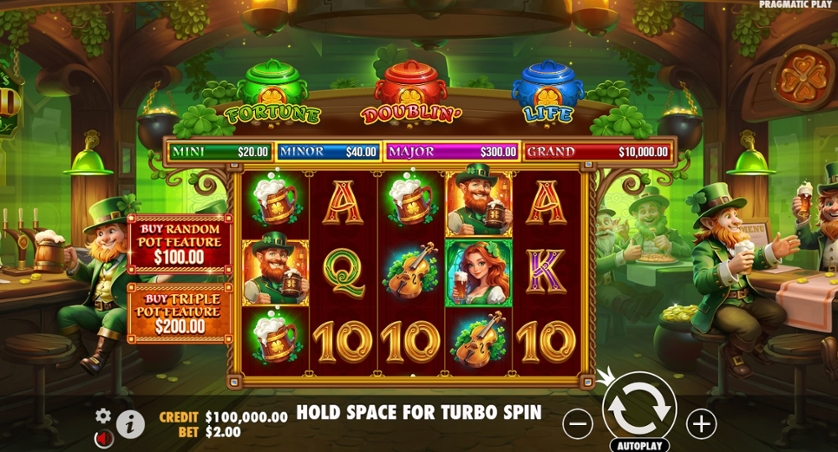Buy the Triple Pot Feature for $200.00
Screen dimensions: 838x452
click(179, 313)
